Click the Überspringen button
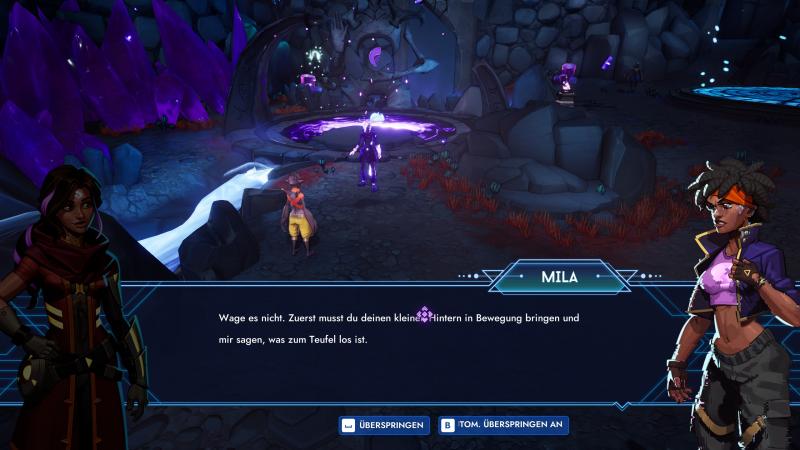This screenshot has height=450, width=800. [384, 425]
